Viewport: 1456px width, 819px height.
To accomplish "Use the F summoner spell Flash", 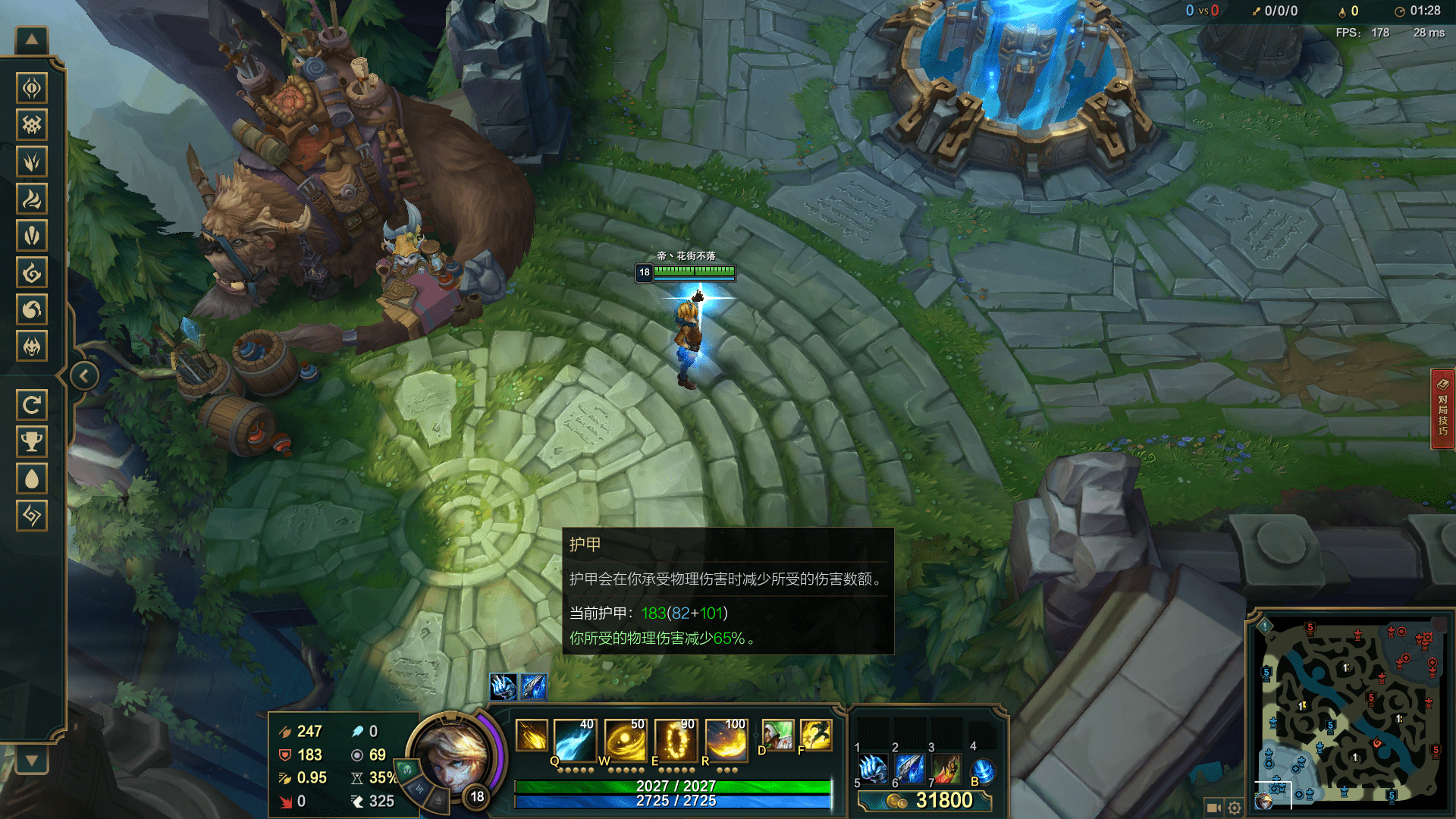I will pyautogui.click(x=816, y=736).
